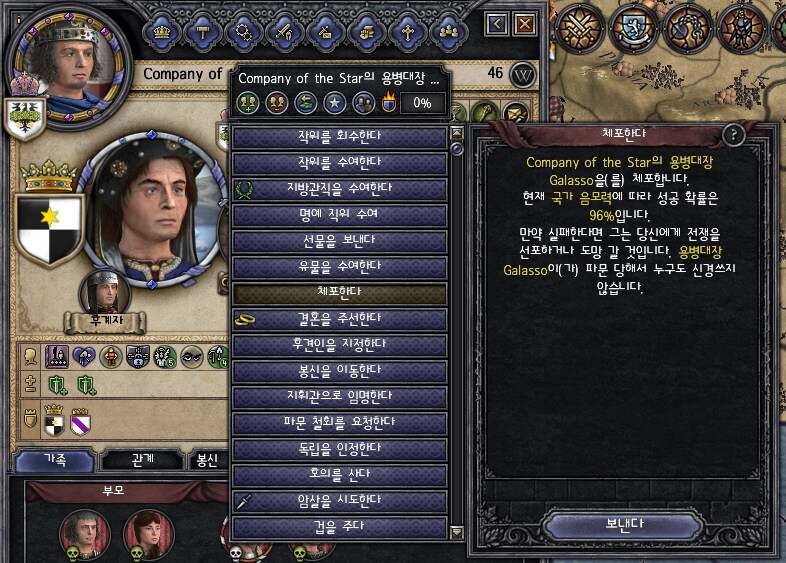Click 지휘관으로 임명한다 option
Screen dimensions: 786x563
tap(340, 396)
